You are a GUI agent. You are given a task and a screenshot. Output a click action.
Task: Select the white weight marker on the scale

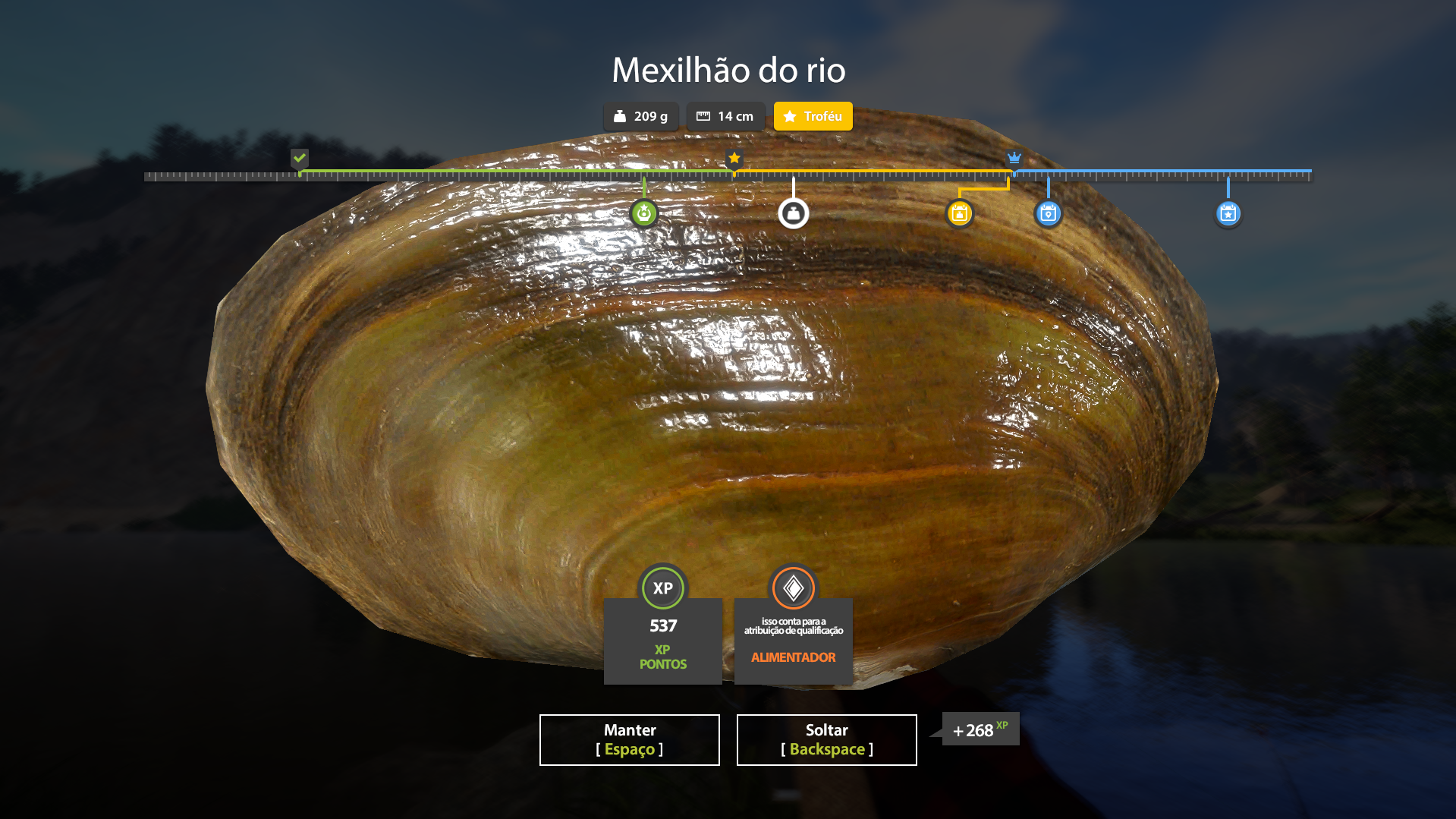coord(794,213)
